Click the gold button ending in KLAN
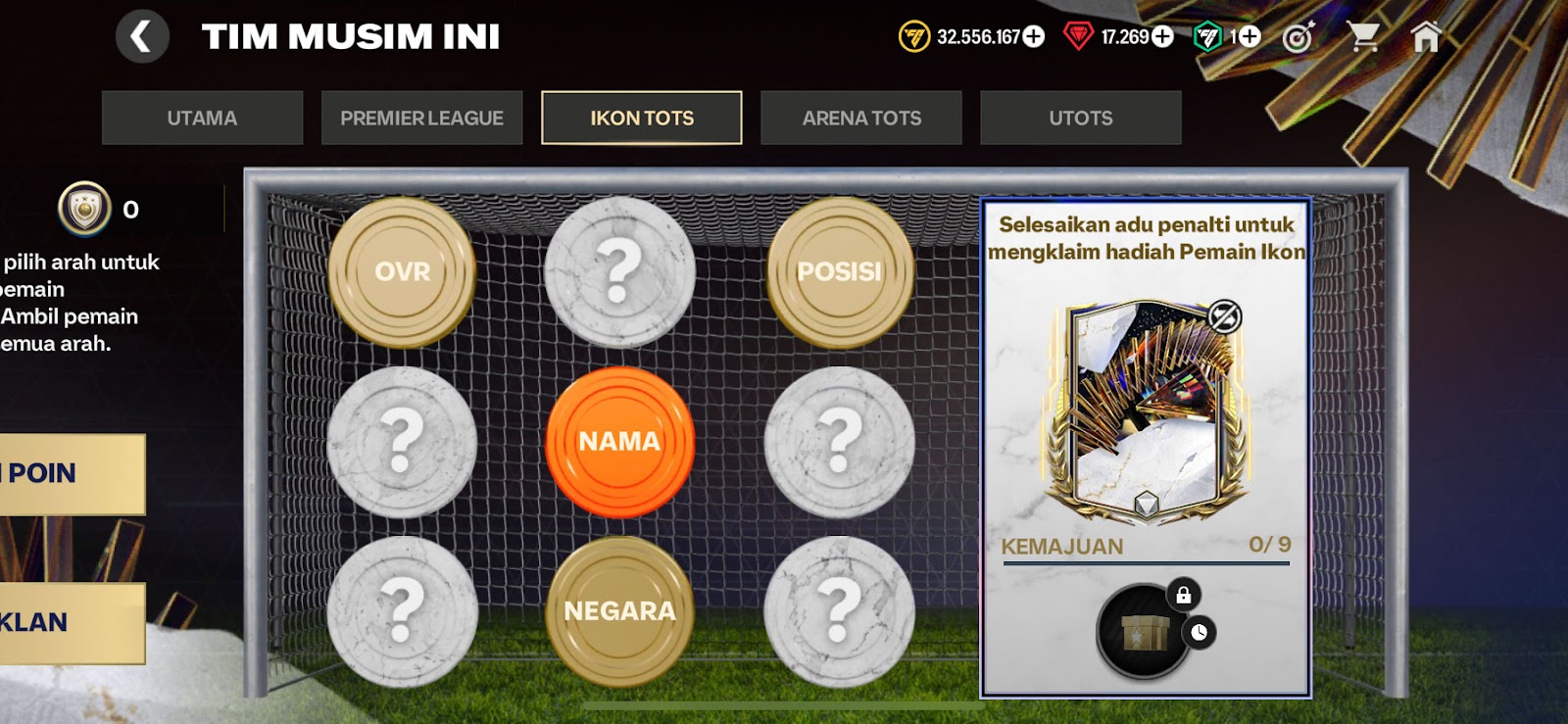Image resolution: width=1568 pixels, height=724 pixels. [x=71, y=623]
